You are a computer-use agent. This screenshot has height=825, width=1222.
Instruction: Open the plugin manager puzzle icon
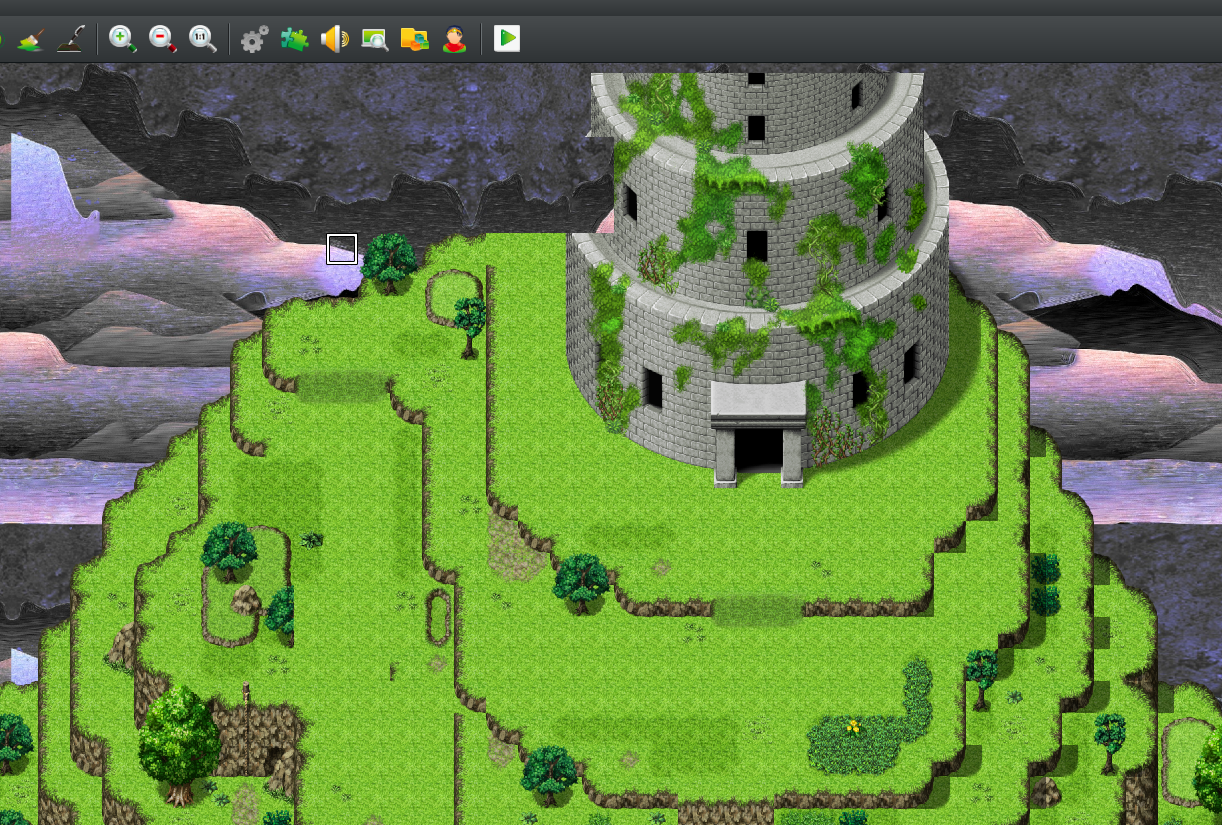click(294, 40)
